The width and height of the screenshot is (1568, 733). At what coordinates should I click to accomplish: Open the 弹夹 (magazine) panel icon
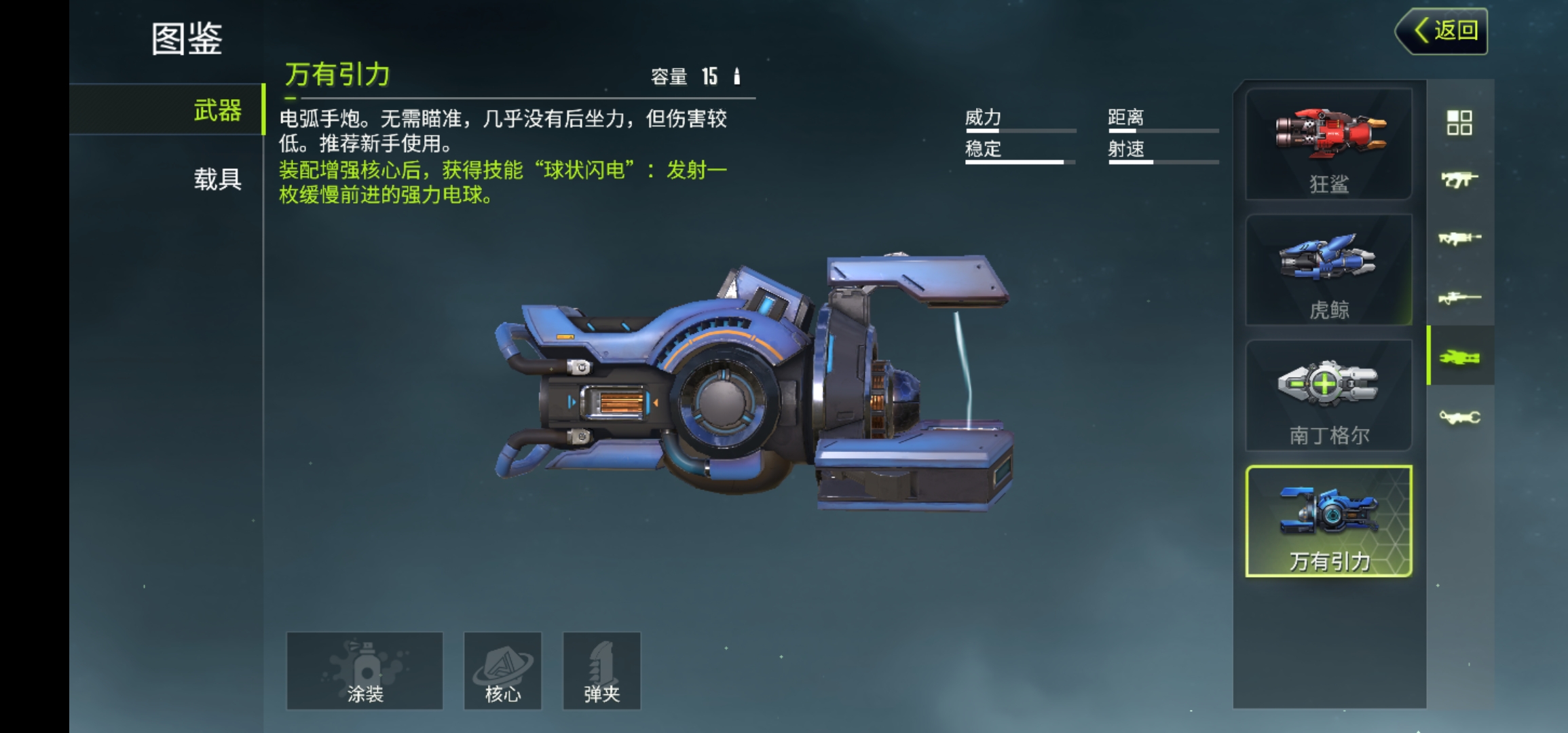603,670
